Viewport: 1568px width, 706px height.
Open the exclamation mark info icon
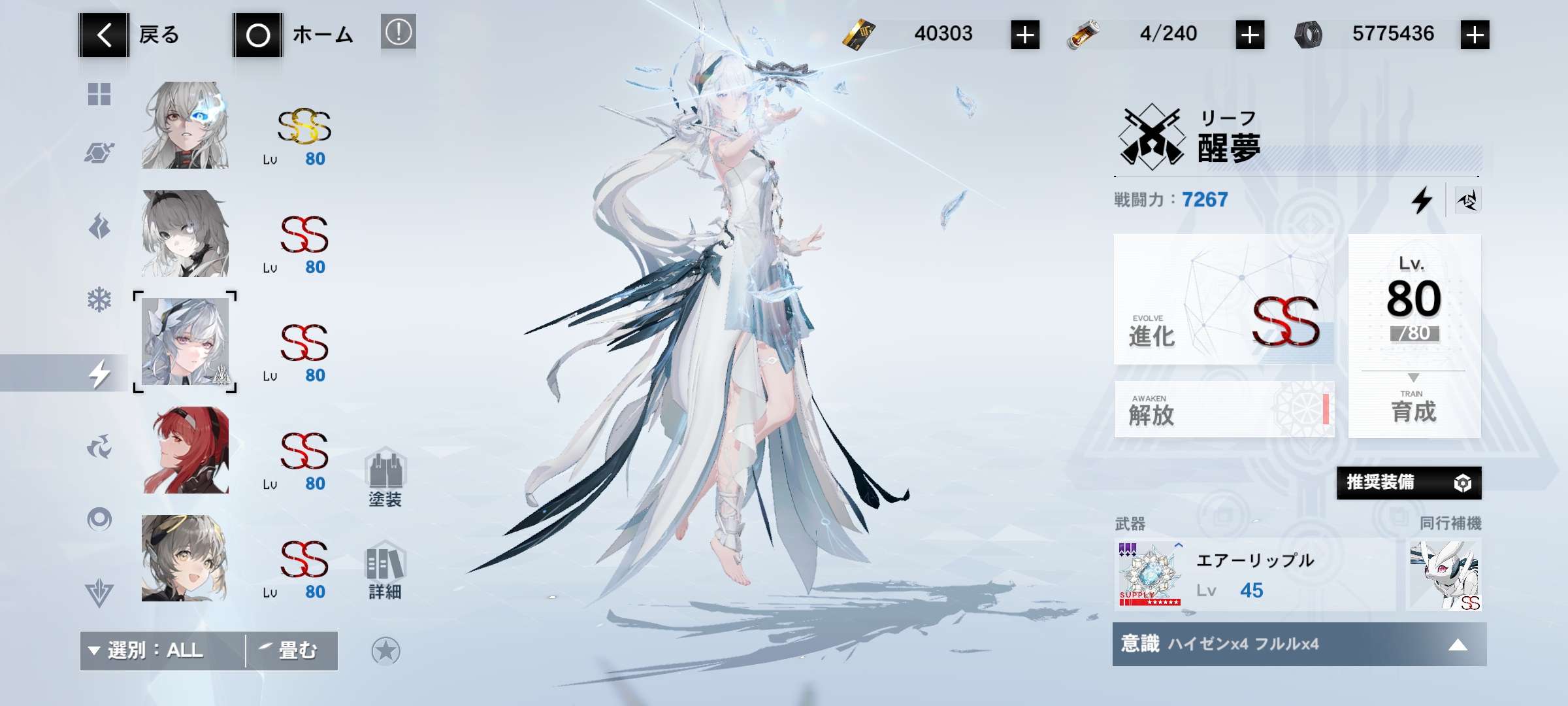pos(399,32)
